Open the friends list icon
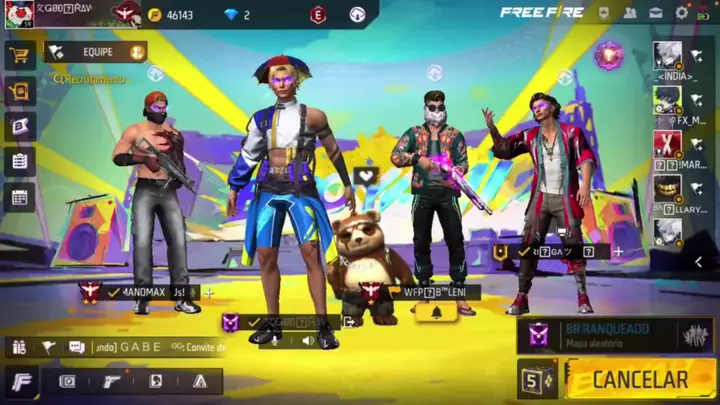Image resolution: width=720 pixels, height=405 pixels. [630, 13]
